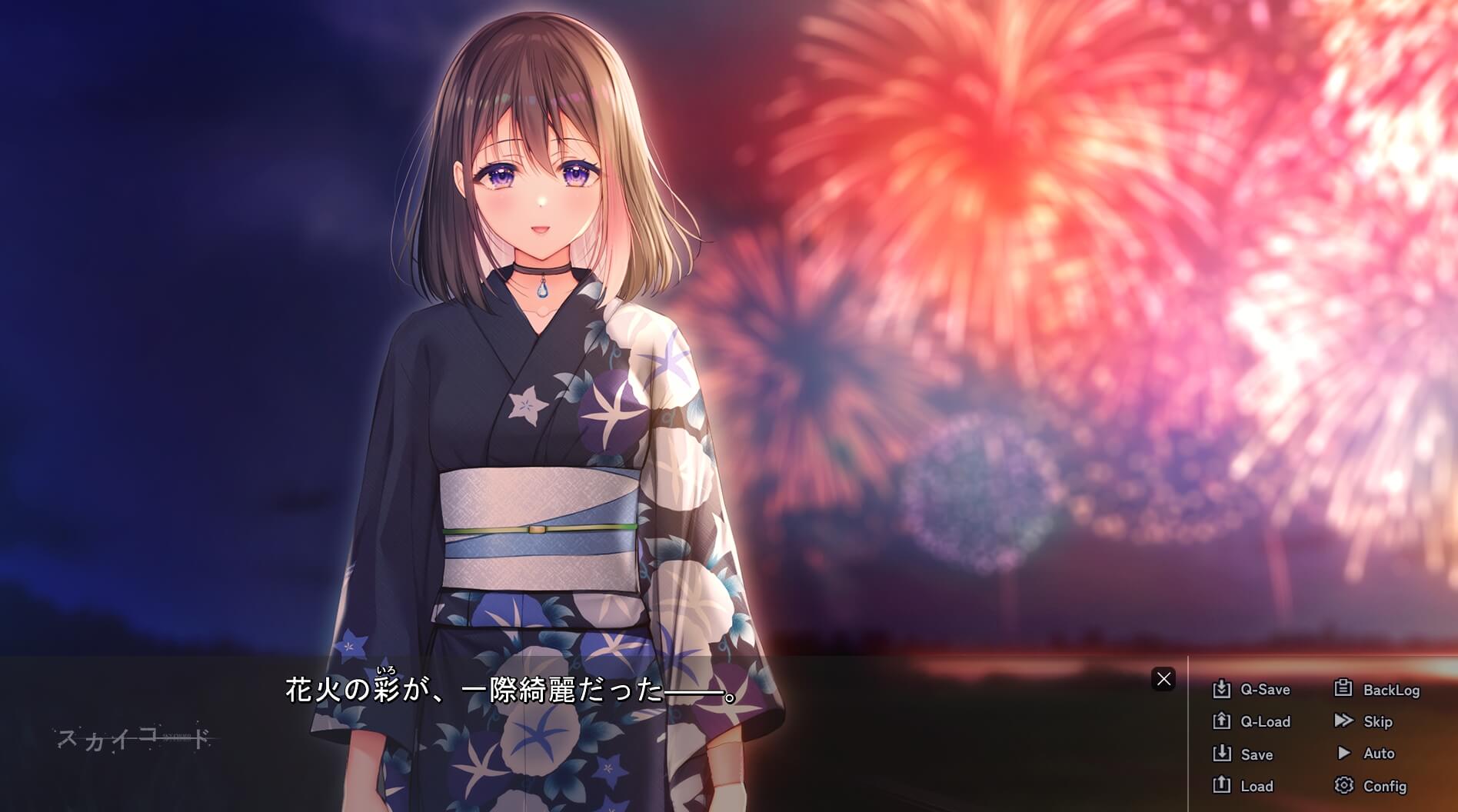The height and width of the screenshot is (812, 1458).
Task: Hide the message window with the X
Action: point(1163,677)
